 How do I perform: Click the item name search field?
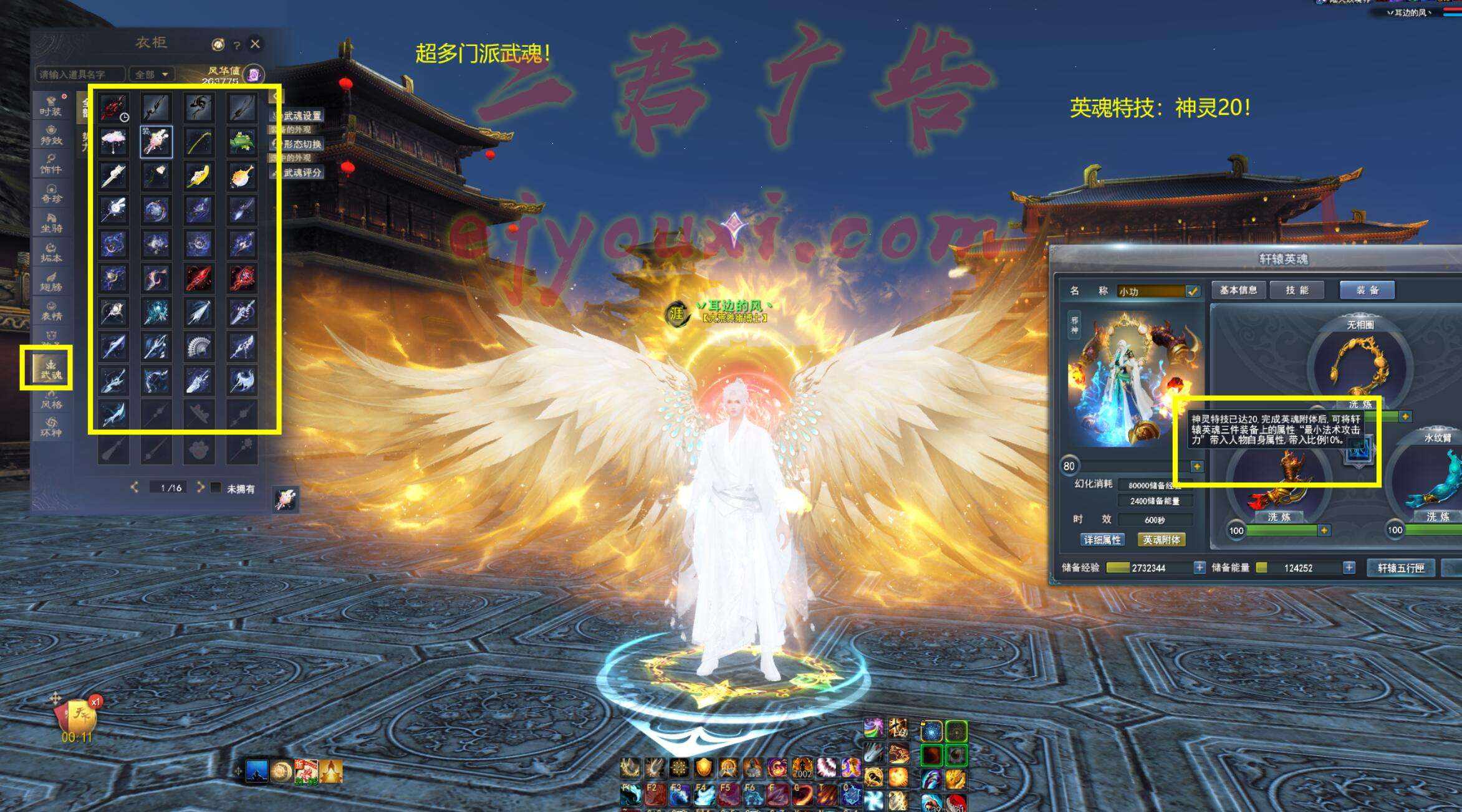pos(80,74)
